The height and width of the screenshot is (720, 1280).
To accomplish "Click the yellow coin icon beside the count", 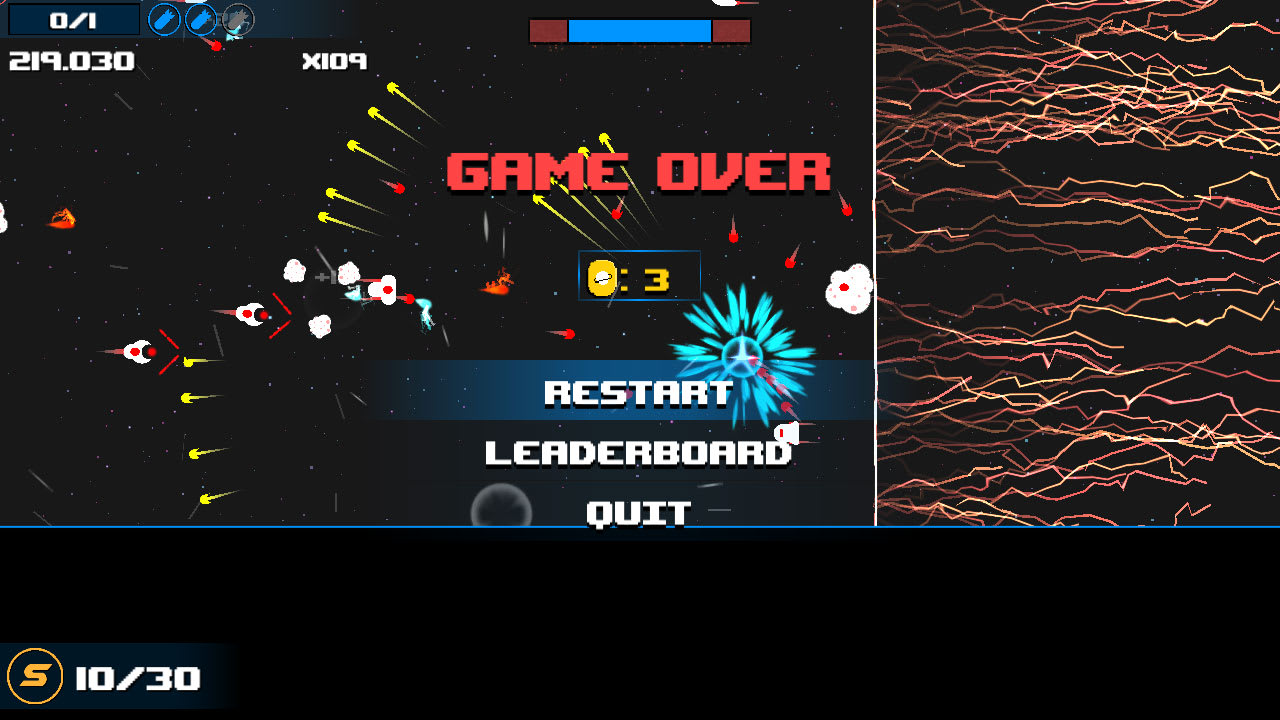I will (x=603, y=276).
